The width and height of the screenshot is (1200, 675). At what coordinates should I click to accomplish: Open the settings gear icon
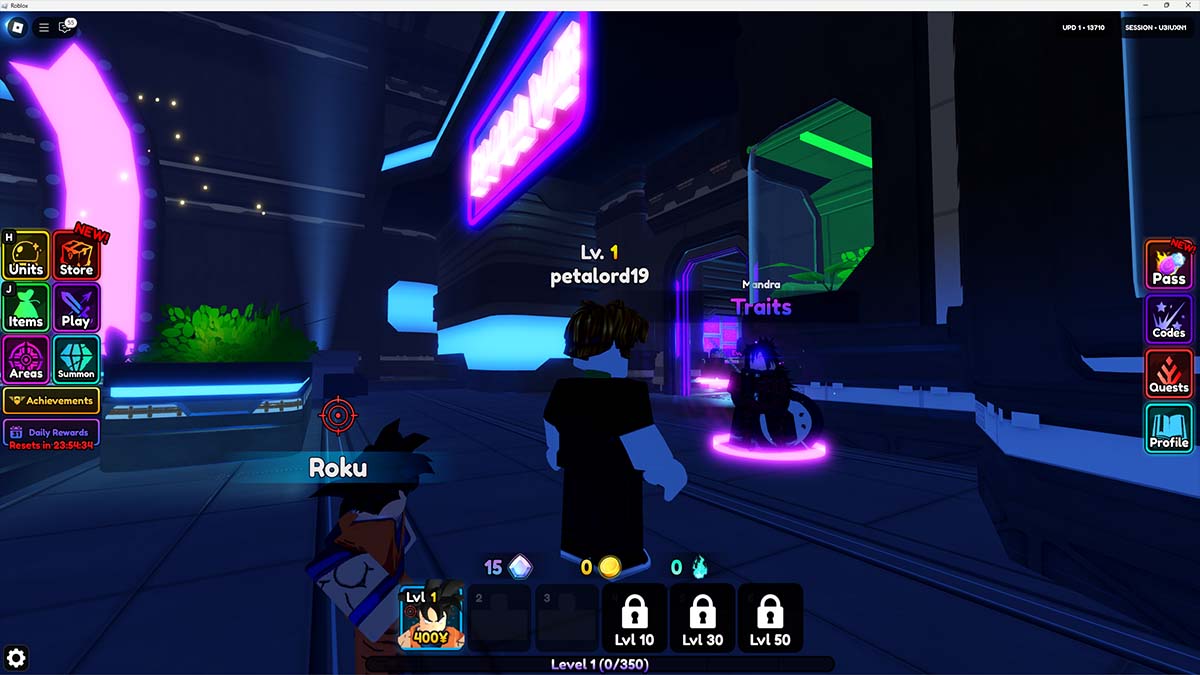click(x=16, y=657)
